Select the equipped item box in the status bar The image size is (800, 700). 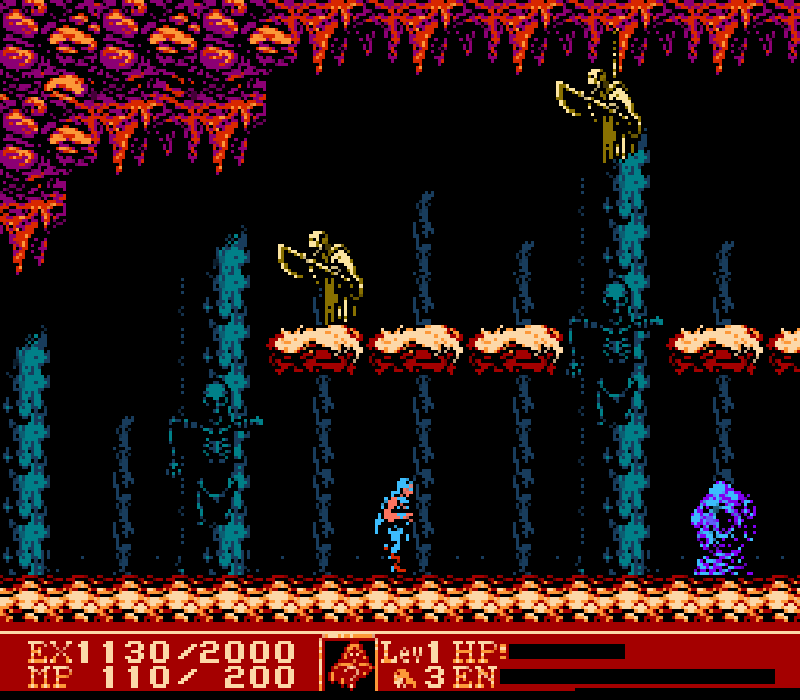(348, 663)
